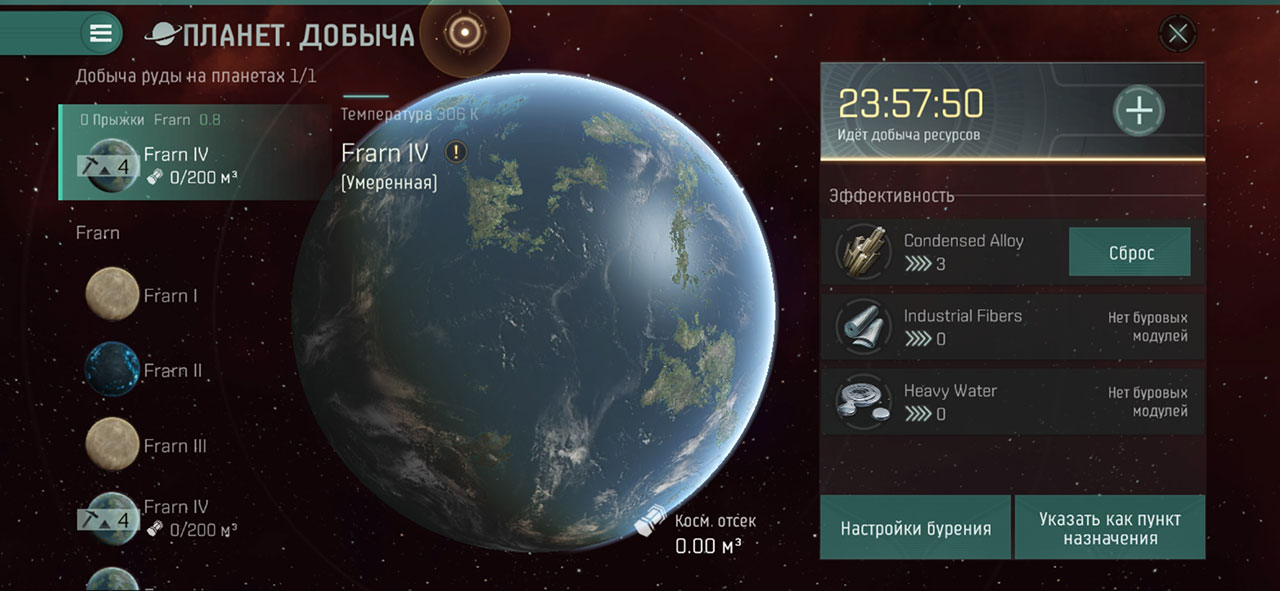Click the Industrial Fibers resource row

1012,327
